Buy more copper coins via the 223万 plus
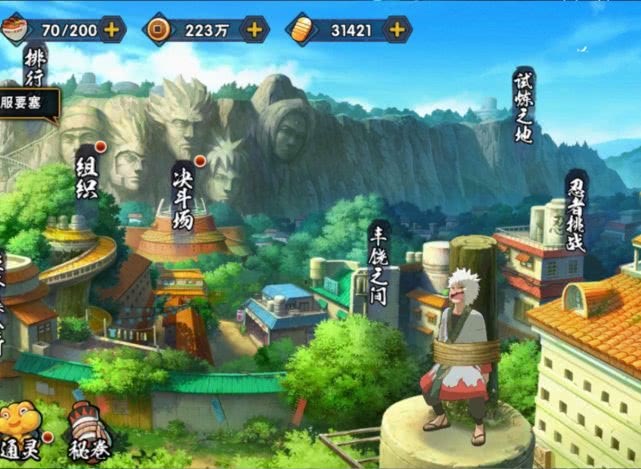The width and height of the screenshot is (641, 469). click(255, 29)
